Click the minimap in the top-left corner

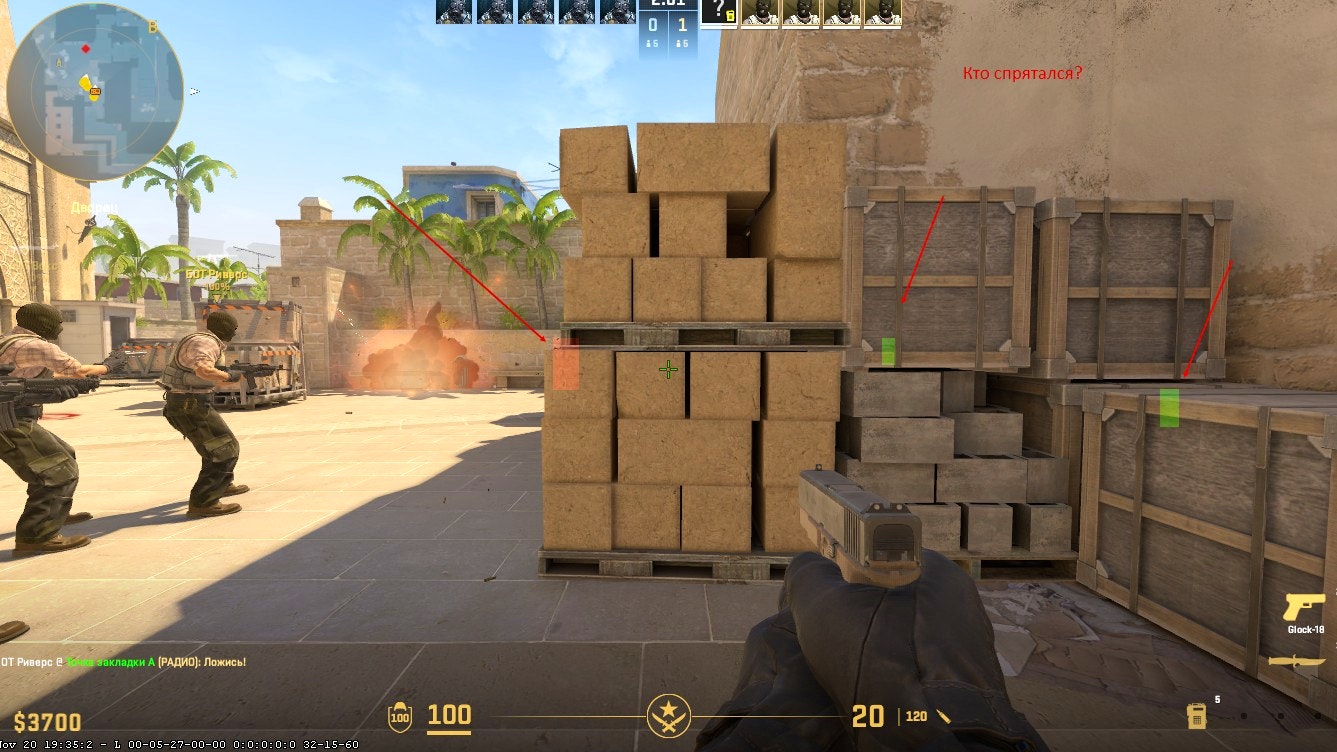90,85
